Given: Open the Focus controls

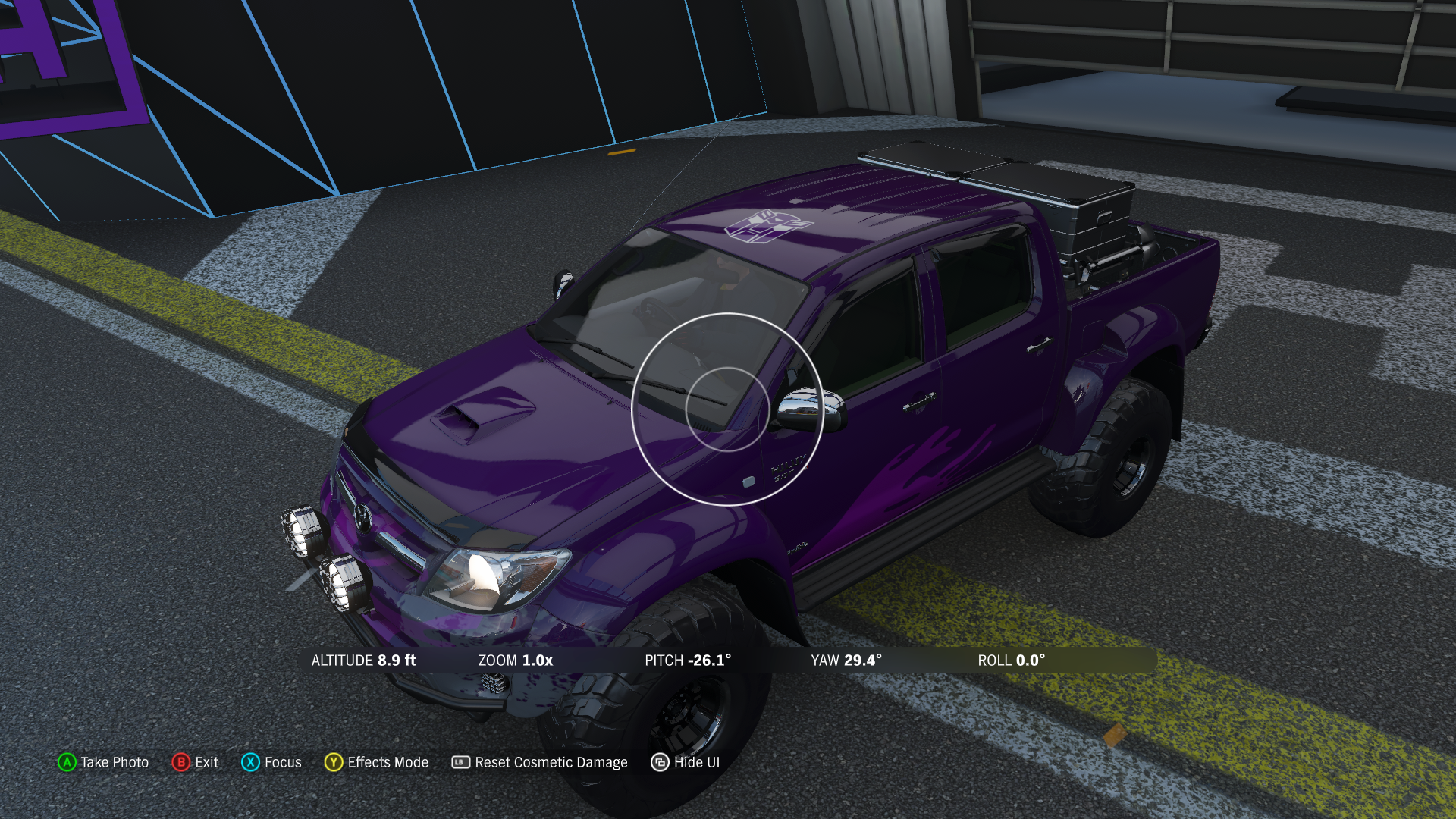Looking at the screenshot, I should (x=271, y=762).
